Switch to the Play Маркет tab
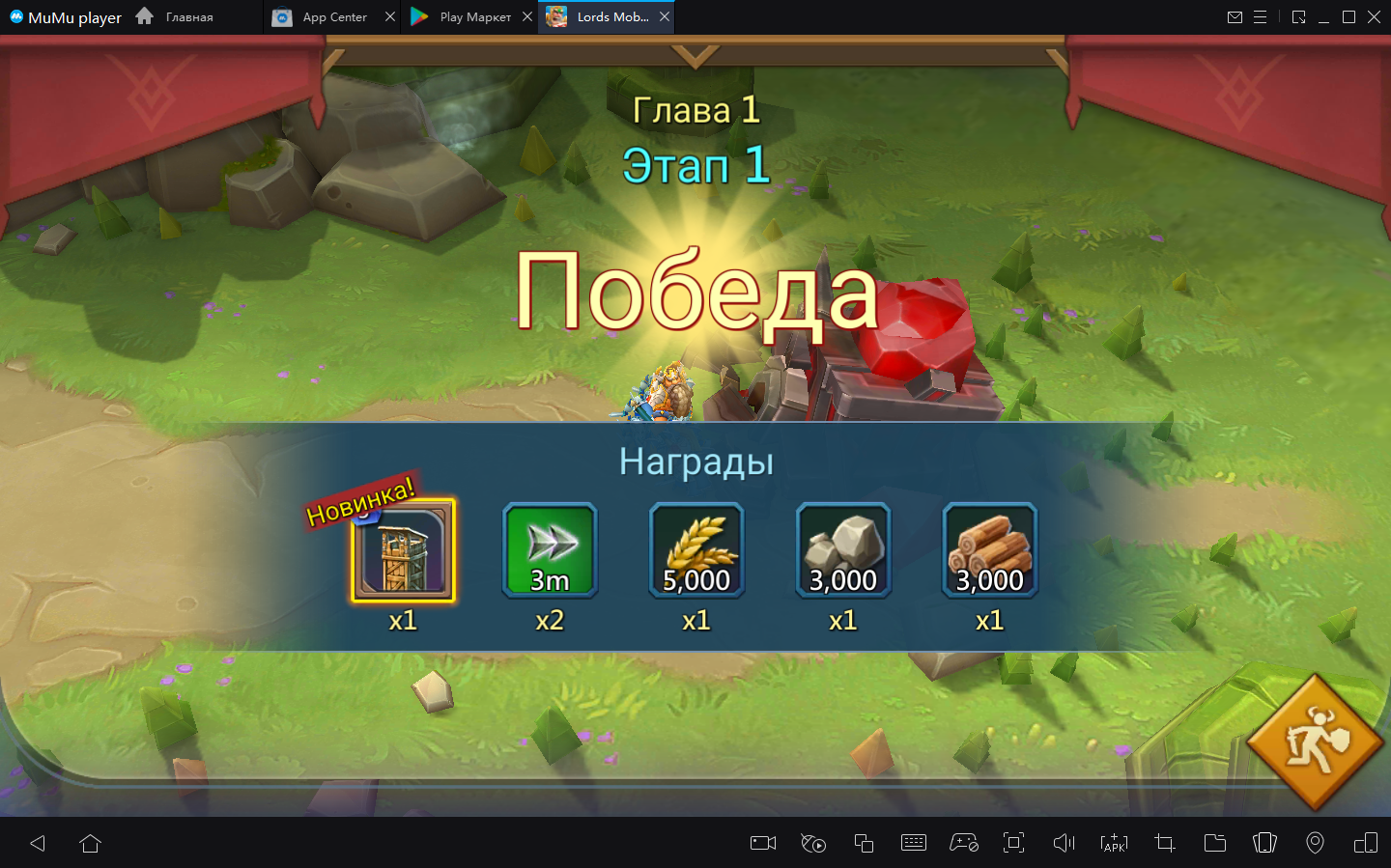Screen dimensions: 1391x868 [464, 16]
